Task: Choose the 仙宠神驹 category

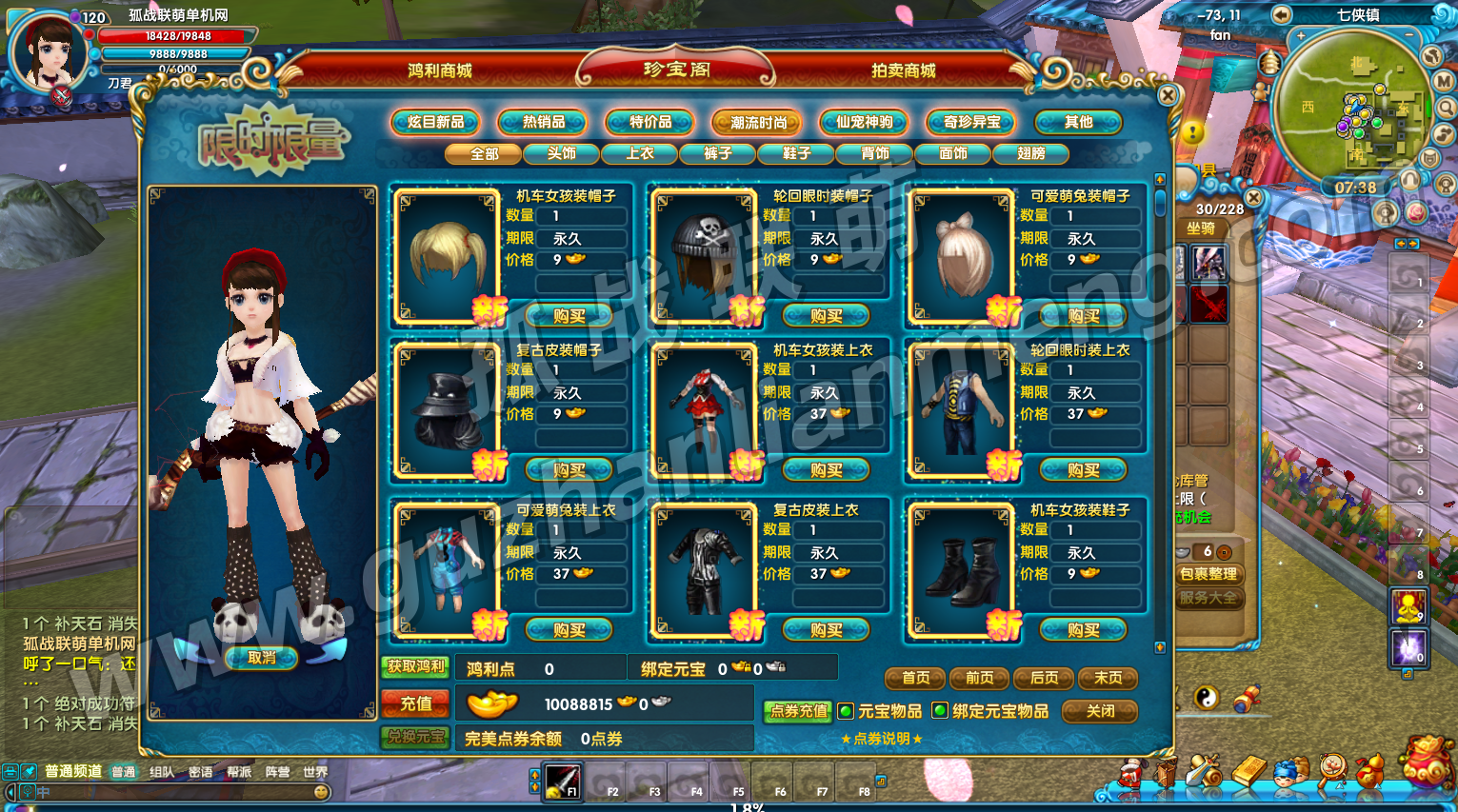Action: (x=865, y=122)
